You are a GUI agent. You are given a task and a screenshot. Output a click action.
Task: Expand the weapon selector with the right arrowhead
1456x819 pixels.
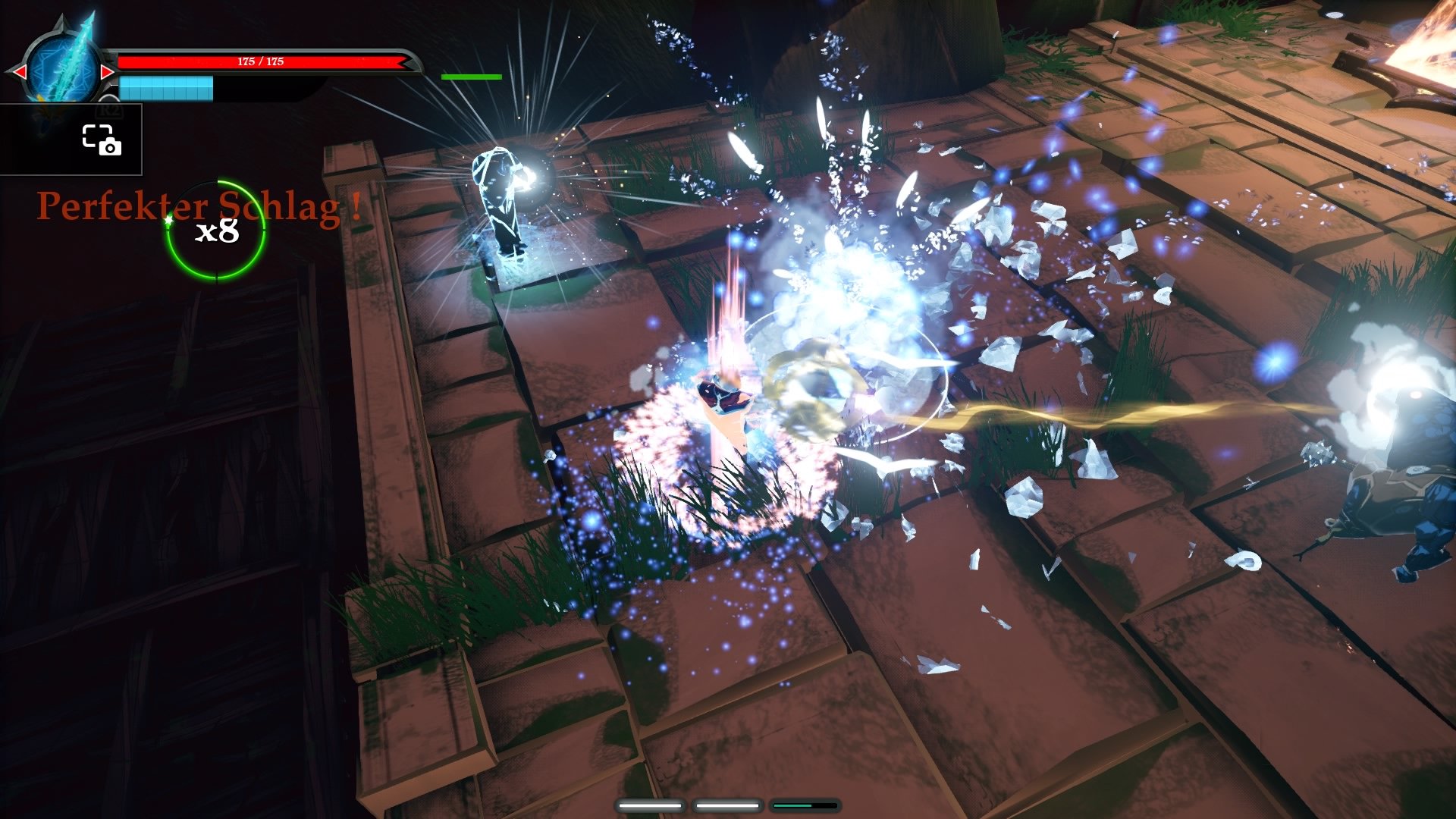tap(108, 73)
